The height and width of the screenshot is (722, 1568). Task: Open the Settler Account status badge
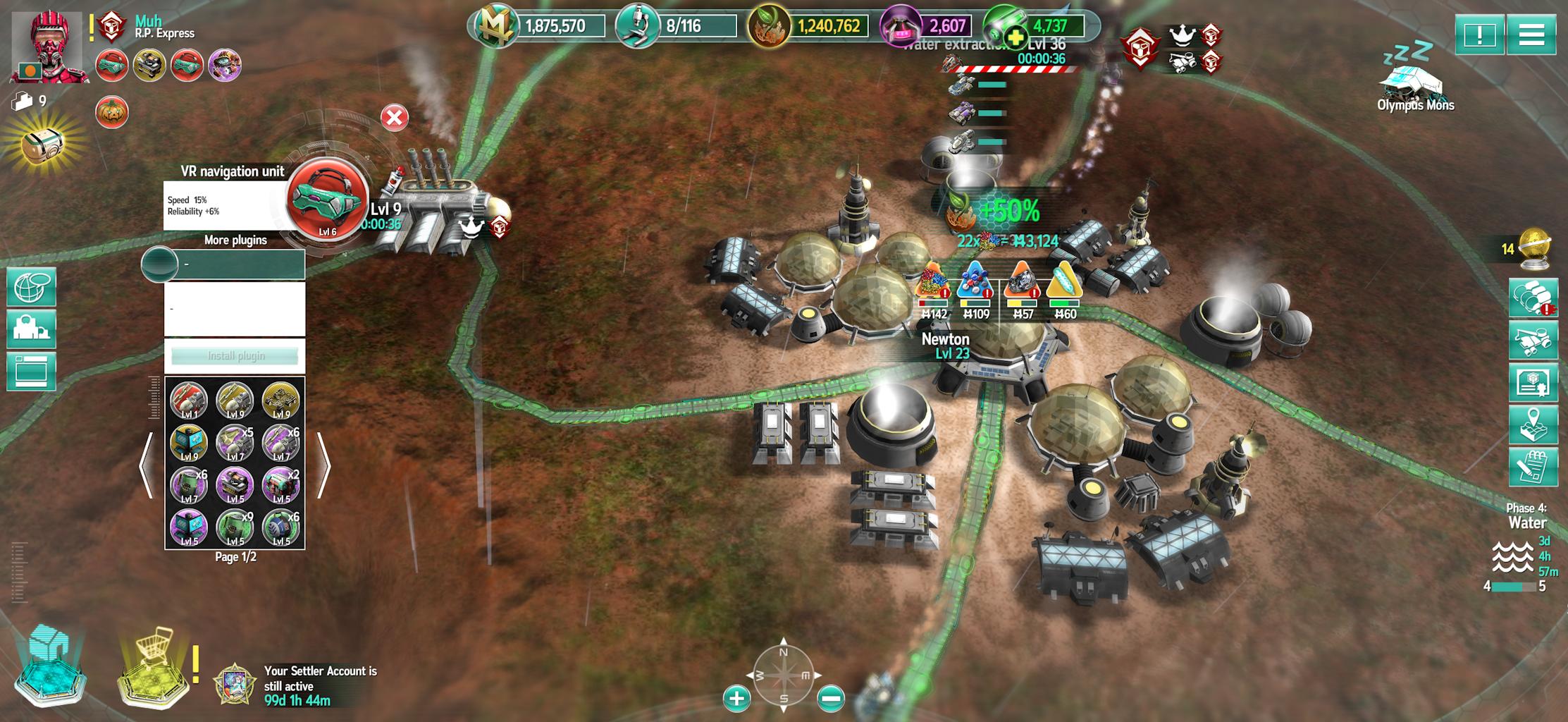click(x=233, y=684)
